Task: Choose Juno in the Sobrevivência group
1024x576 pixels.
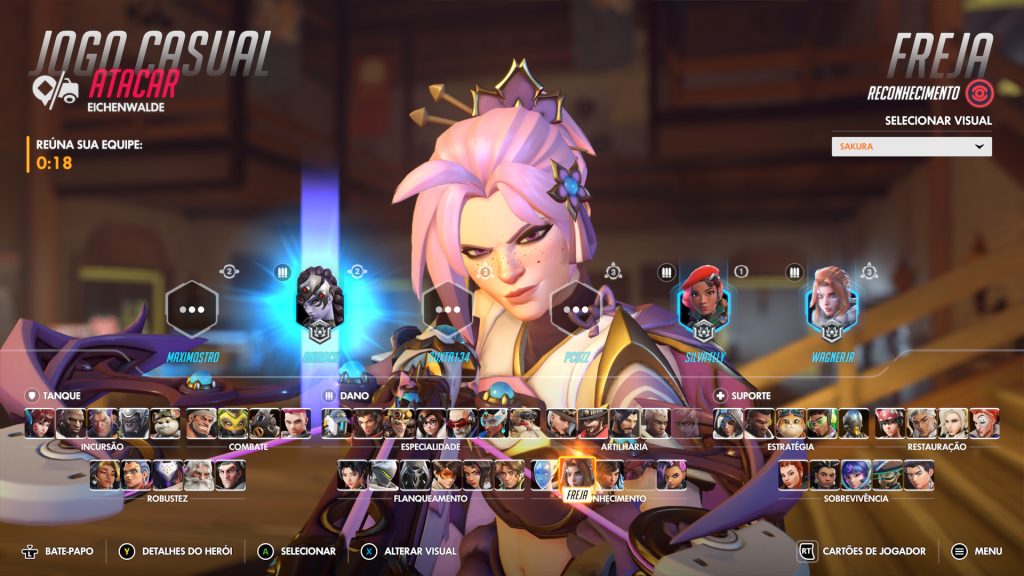Action: pyautogui.click(x=856, y=474)
